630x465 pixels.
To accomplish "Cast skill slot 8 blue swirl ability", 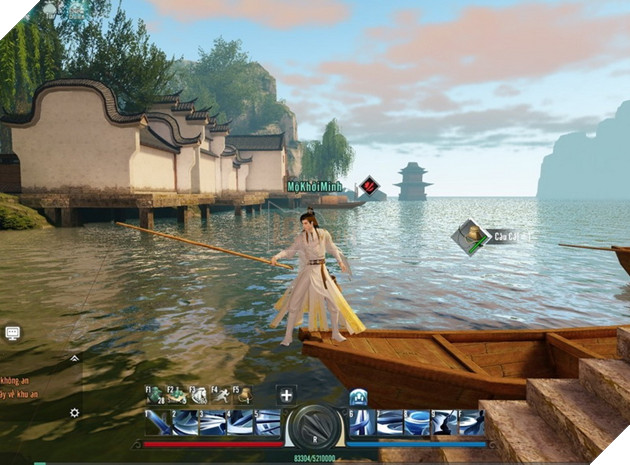I will point(417,423).
